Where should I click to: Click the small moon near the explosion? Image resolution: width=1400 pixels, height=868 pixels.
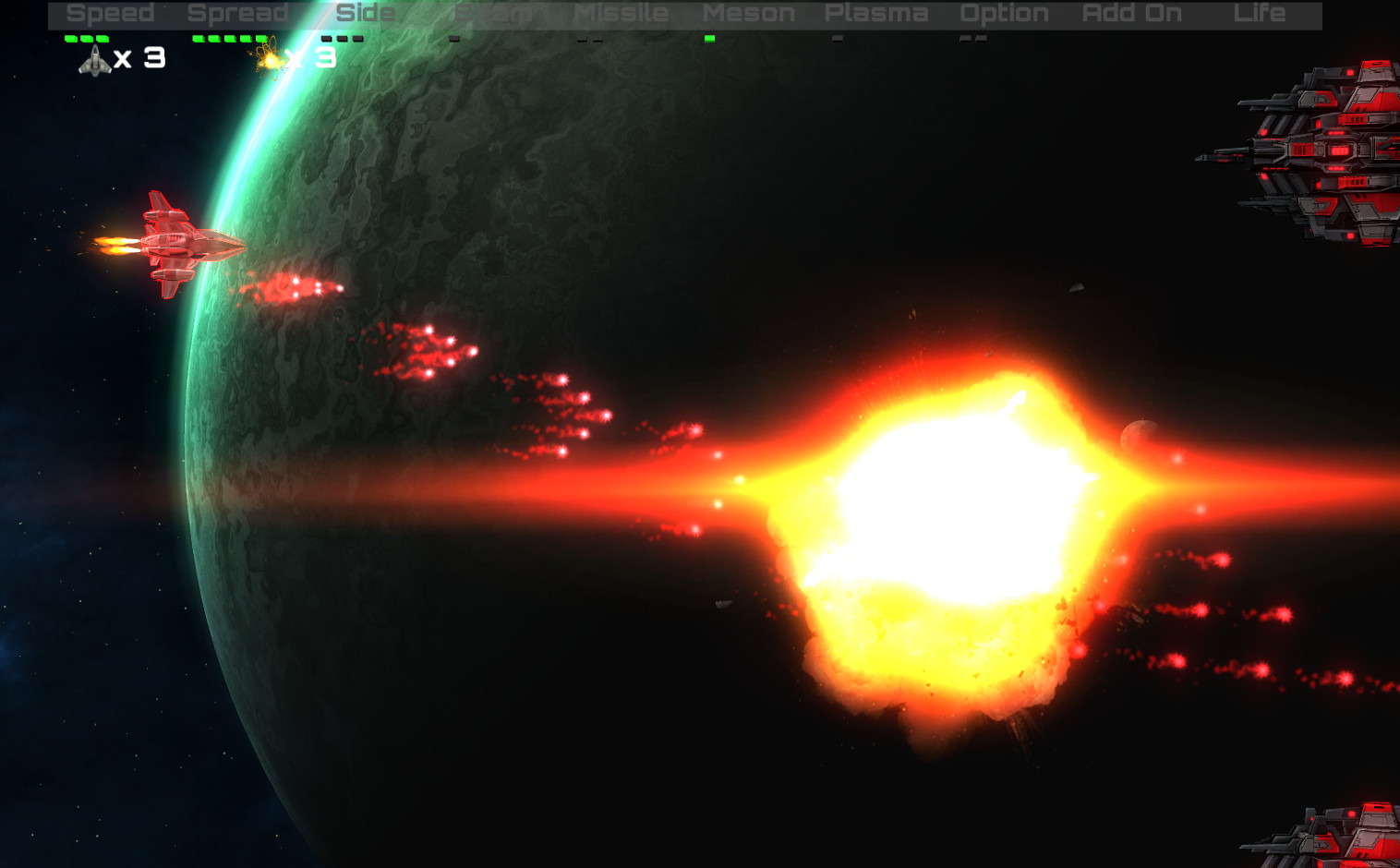pos(1138,436)
